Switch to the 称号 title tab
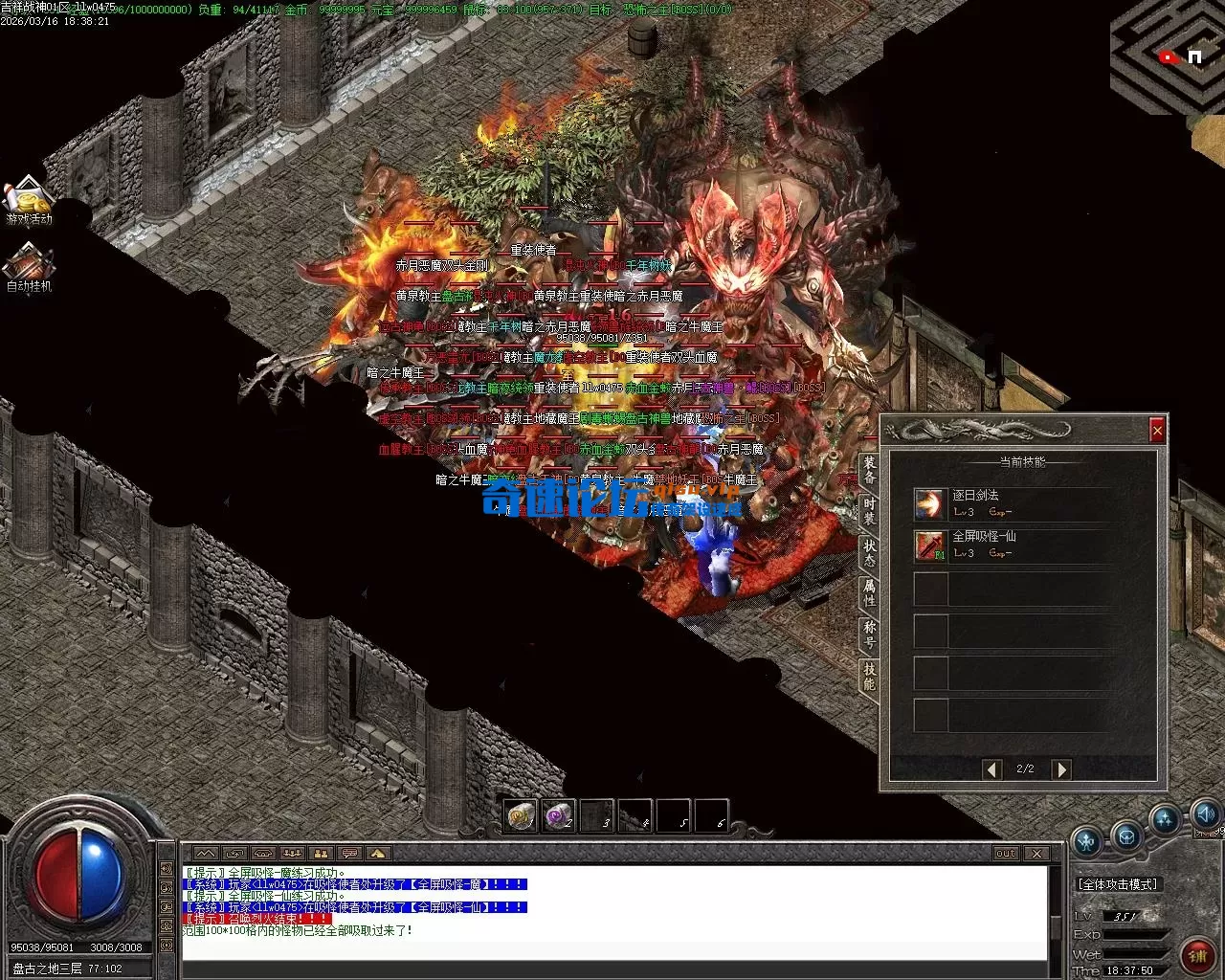This screenshot has width=1225, height=980. pos(869,635)
